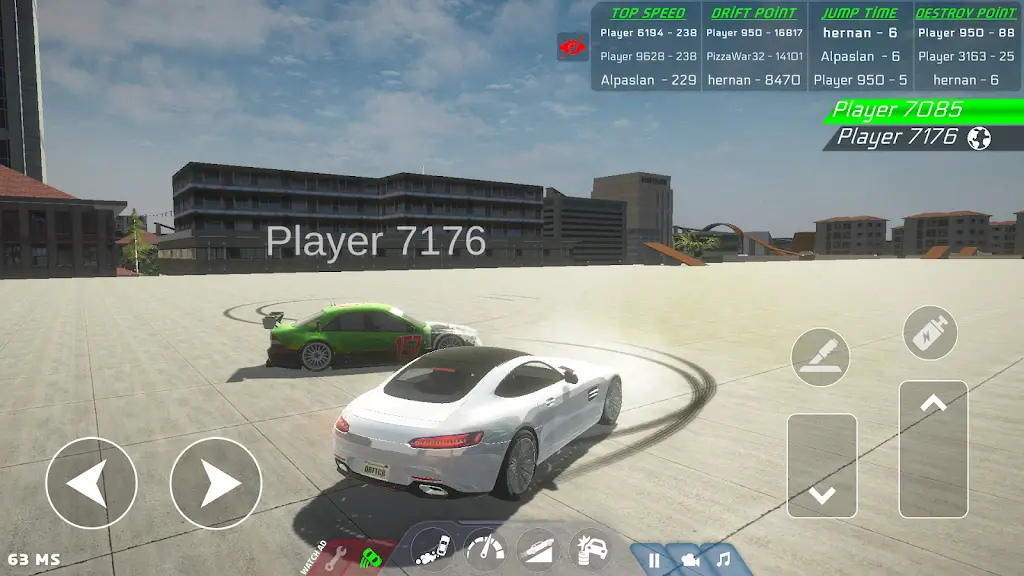The height and width of the screenshot is (576, 1024).
Task: Pull the handbrake lever button
Action: tap(820, 357)
